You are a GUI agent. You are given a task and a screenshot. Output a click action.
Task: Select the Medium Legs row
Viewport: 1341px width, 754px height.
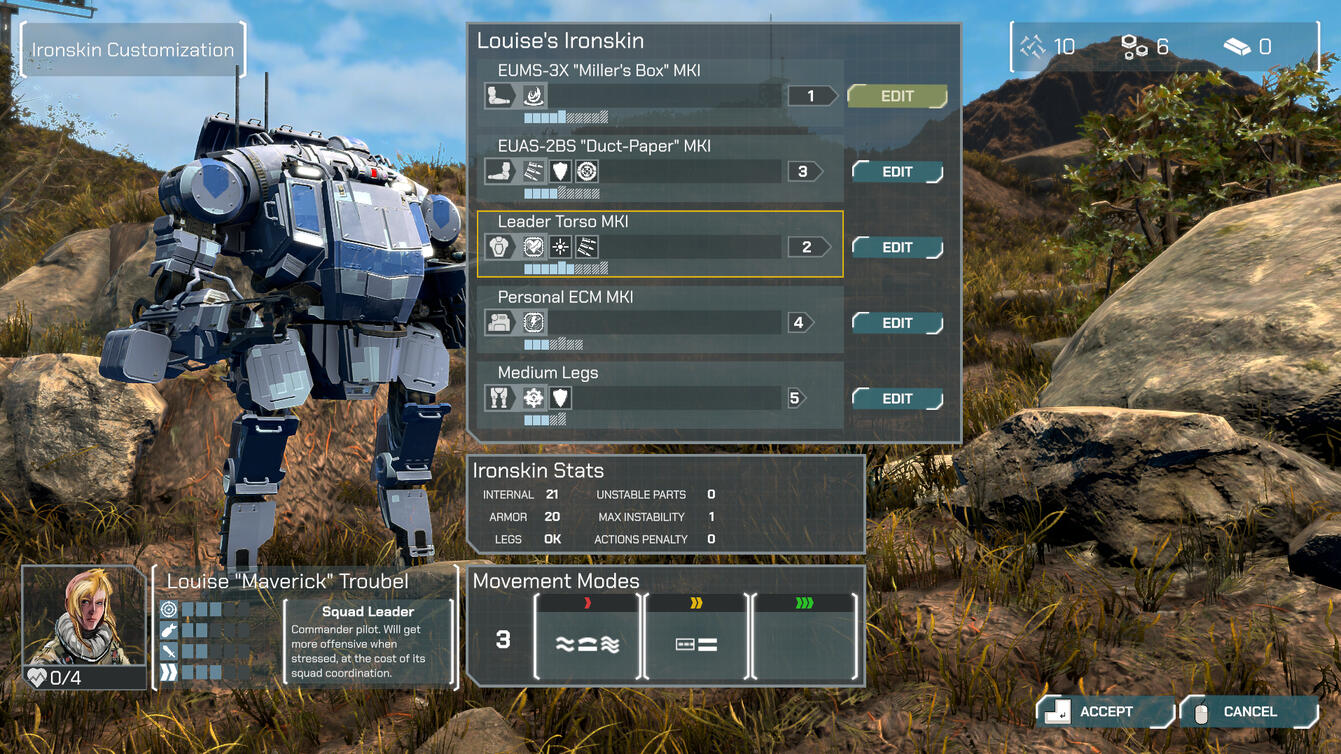click(x=659, y=394)
